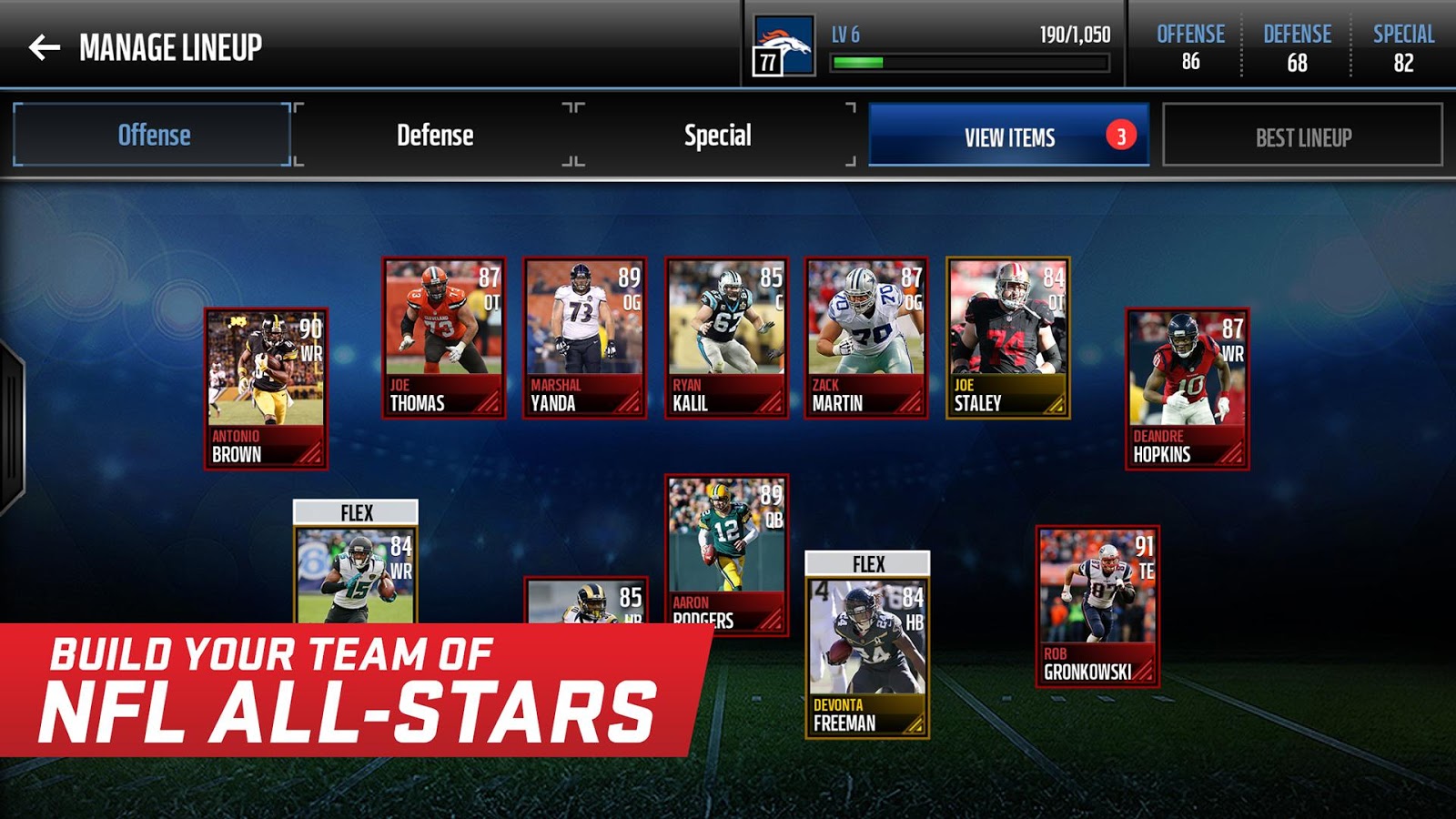This screenshot has height=819, width=1456.
Task: Go back using the arrow button
Action: point(45,47)
